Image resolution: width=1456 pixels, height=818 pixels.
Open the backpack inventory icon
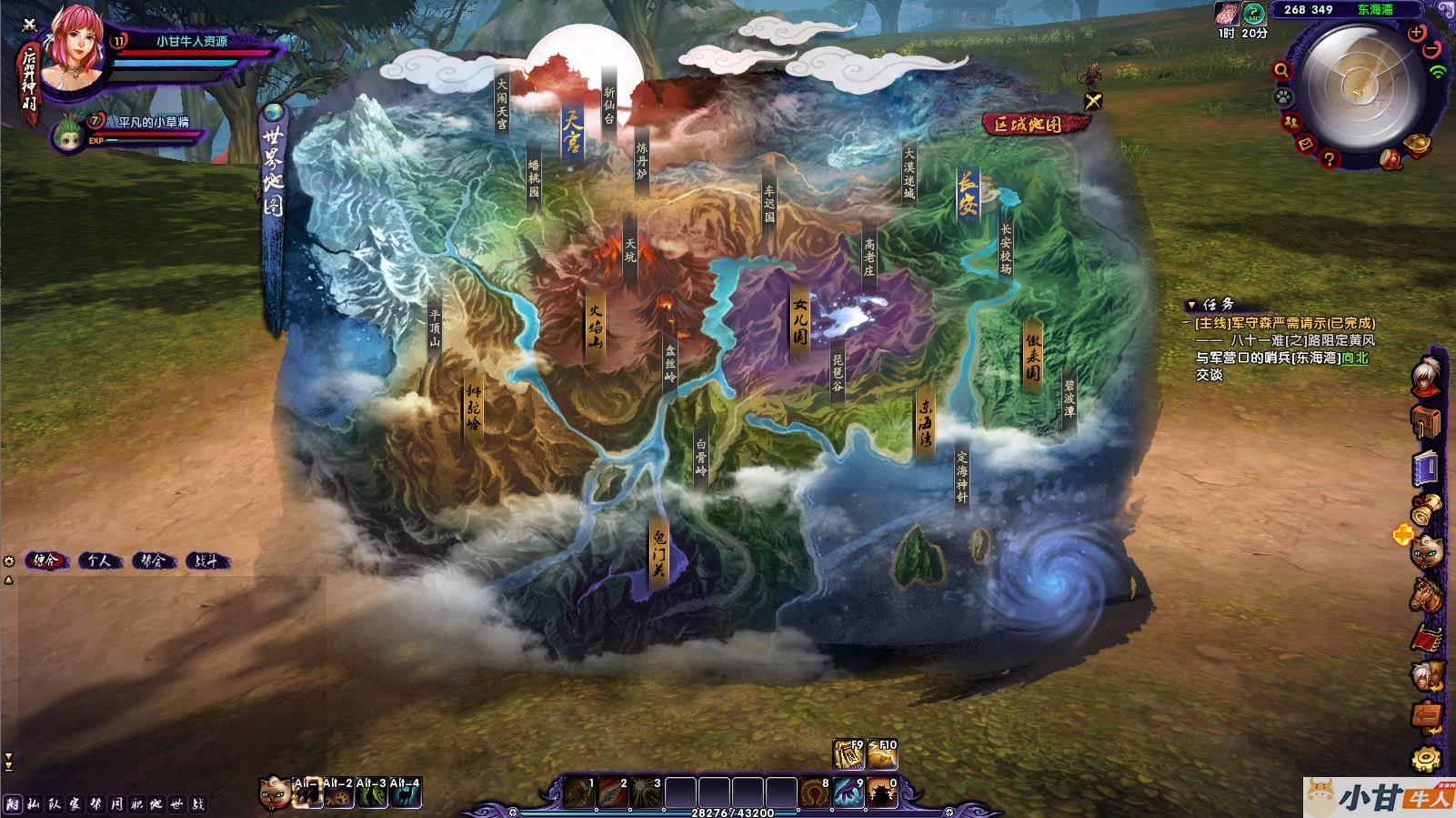coord(1425,422)
